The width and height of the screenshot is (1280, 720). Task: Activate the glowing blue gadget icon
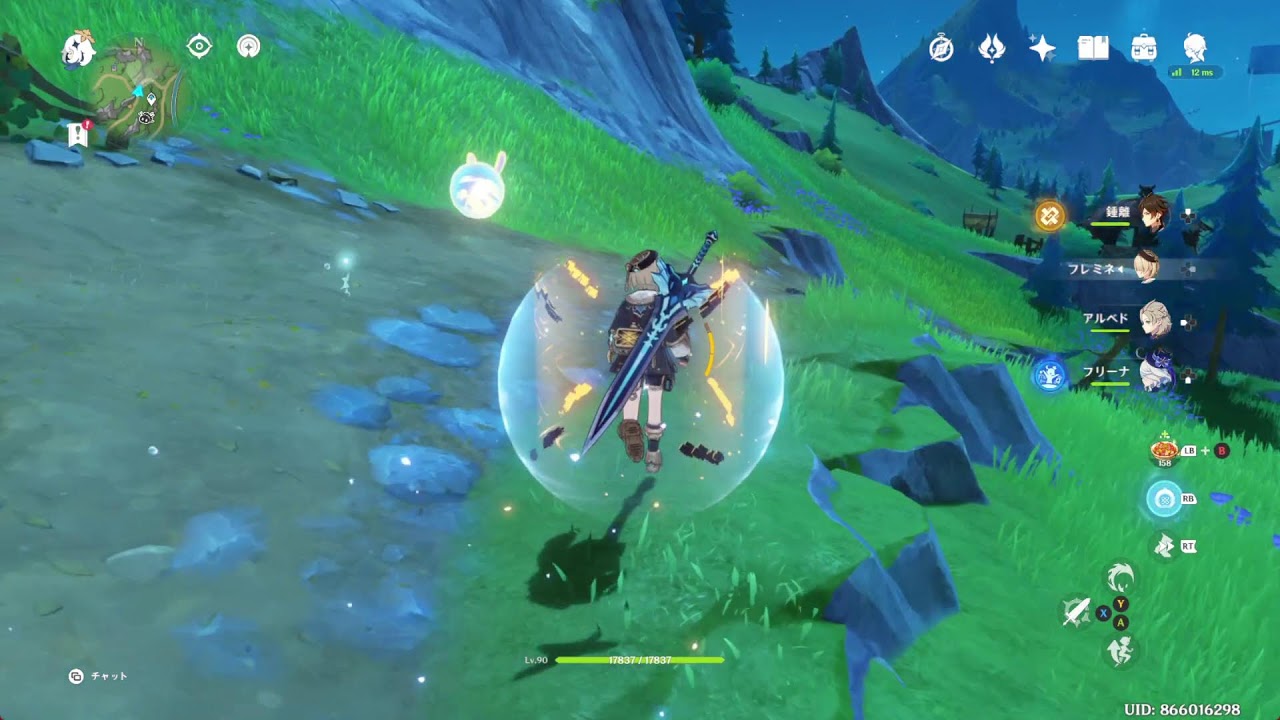[x=1164, y=498]
